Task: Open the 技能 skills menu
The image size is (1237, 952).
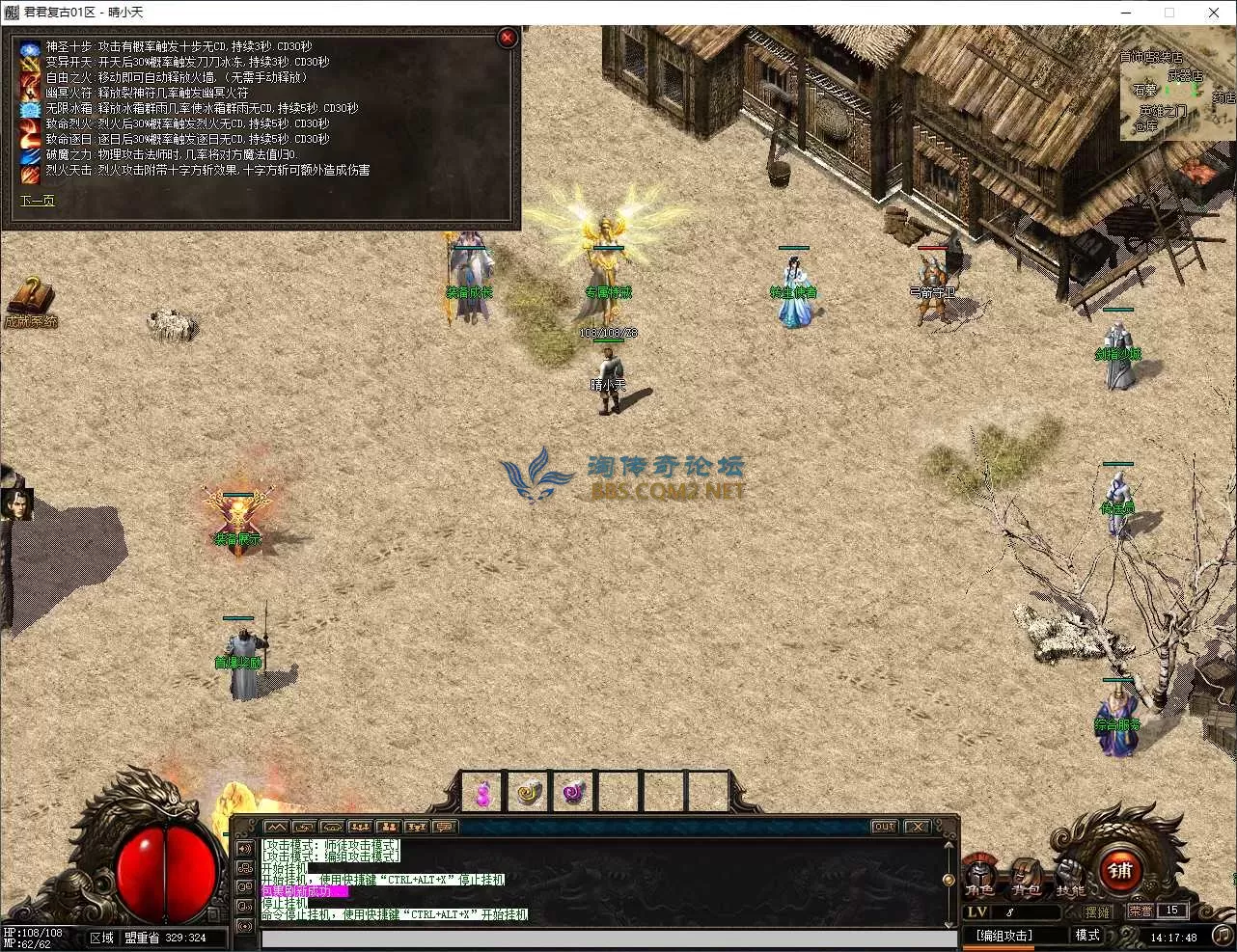Action: click(x=1070, y=880)
